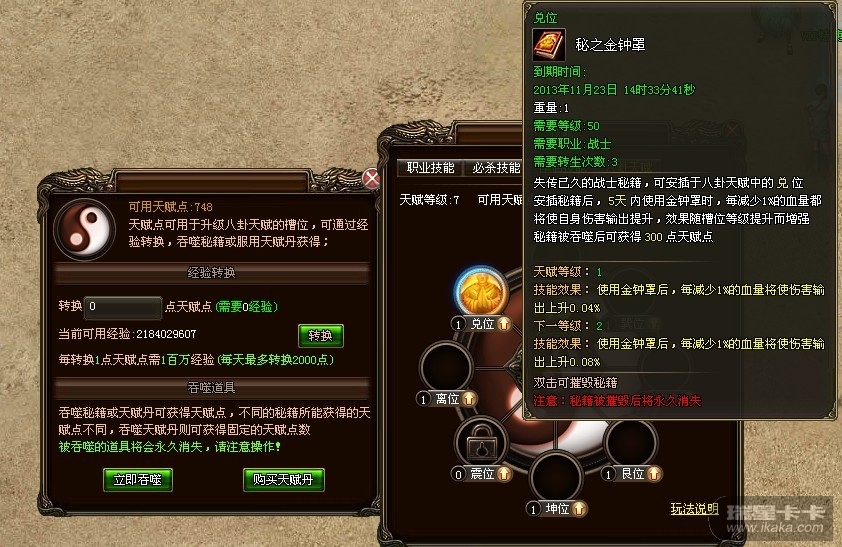
Task: Focus the talent point conversion input field
Action: tap(124, 307)
